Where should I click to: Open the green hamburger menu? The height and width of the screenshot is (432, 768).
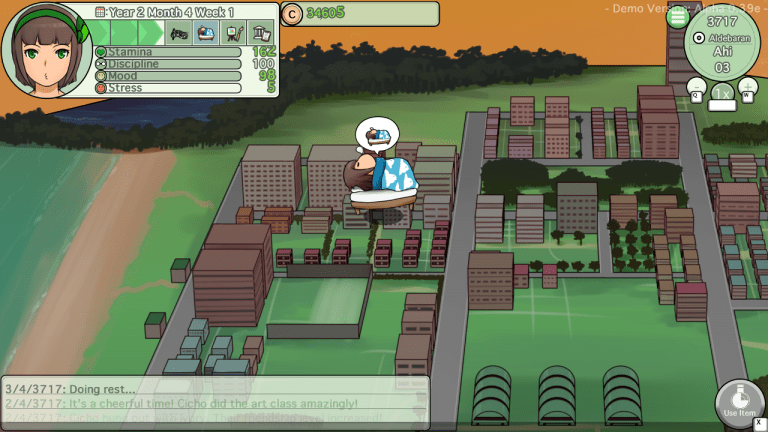(678, 17)
